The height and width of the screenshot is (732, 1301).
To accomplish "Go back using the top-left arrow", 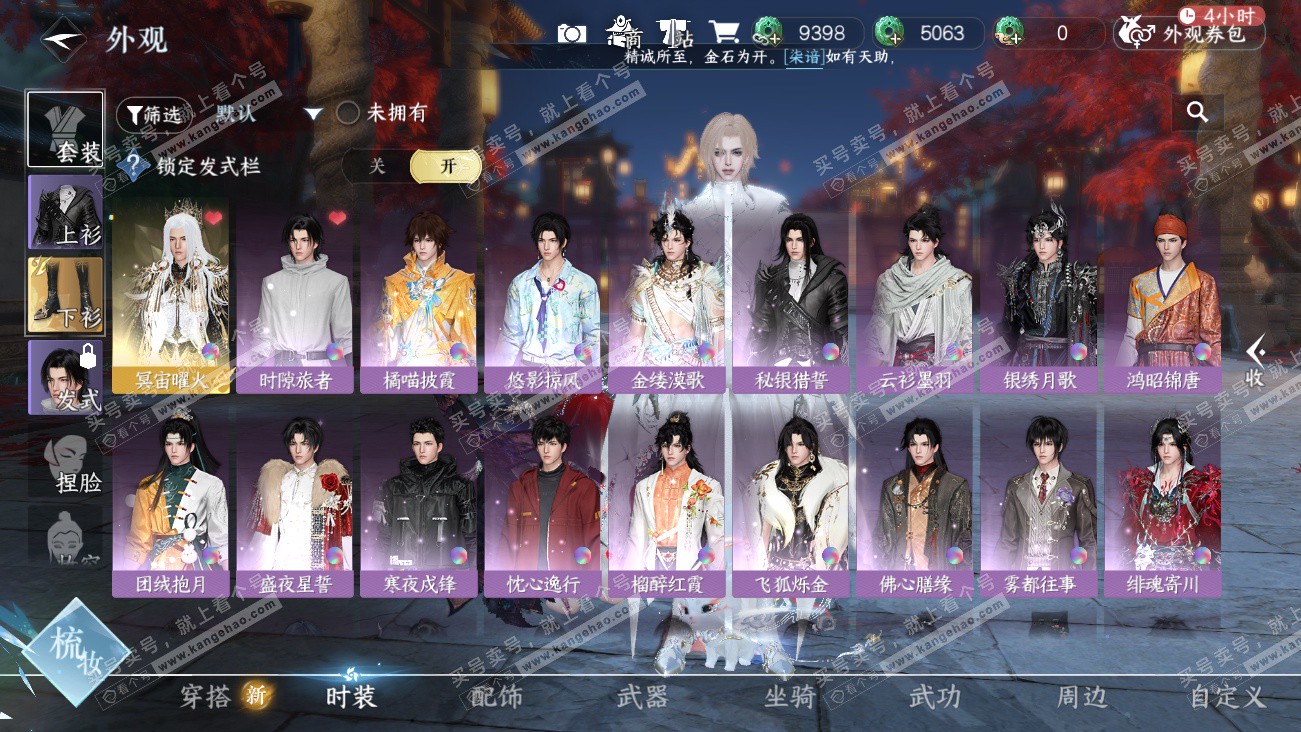I will tap(64, 39).
